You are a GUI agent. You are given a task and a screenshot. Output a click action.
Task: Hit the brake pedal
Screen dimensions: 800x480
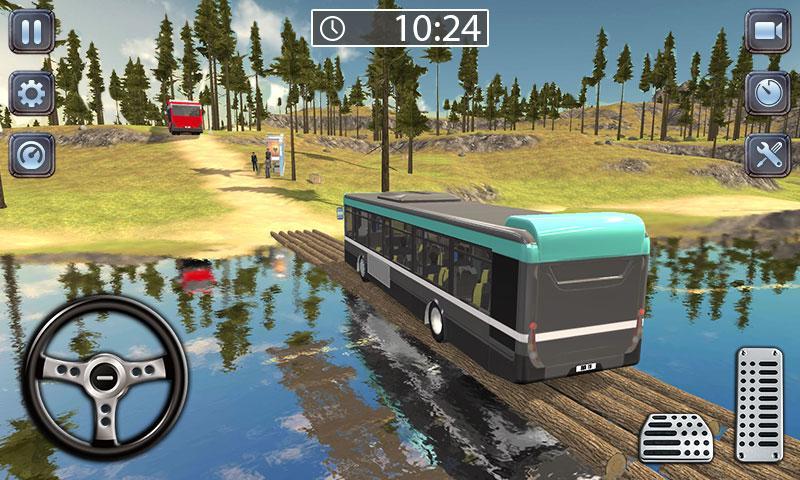click(676, 437)
